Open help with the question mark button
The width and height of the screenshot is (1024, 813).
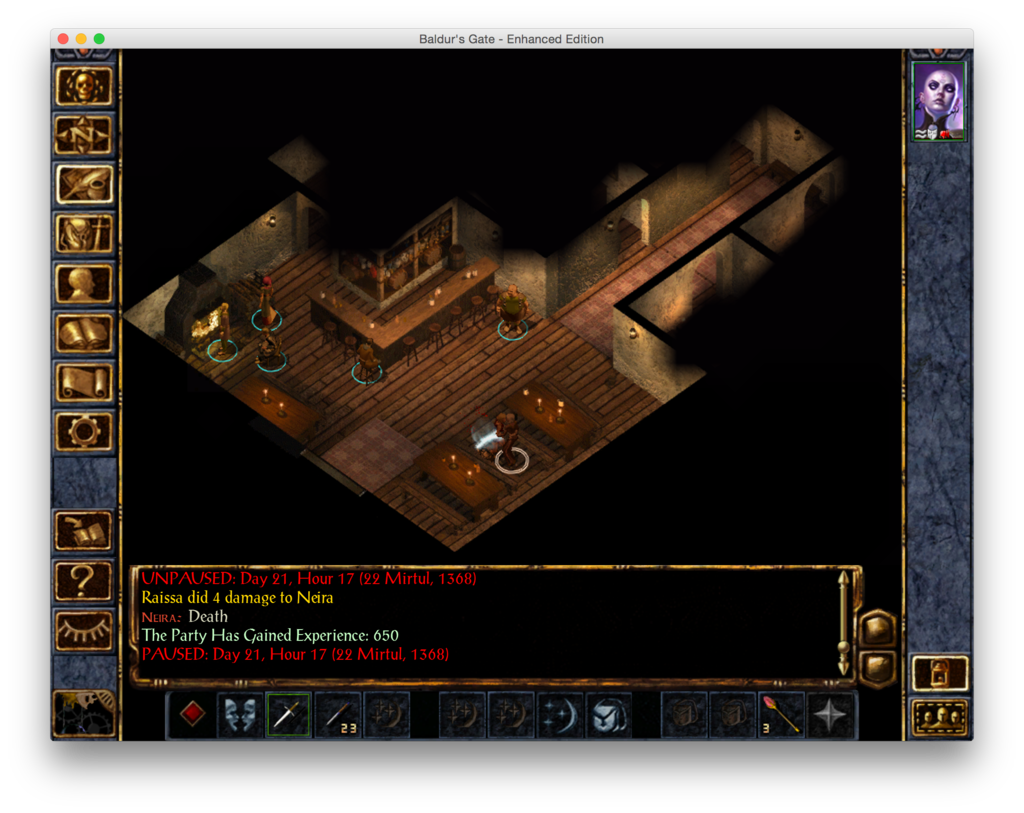click(x=85, y=581)
